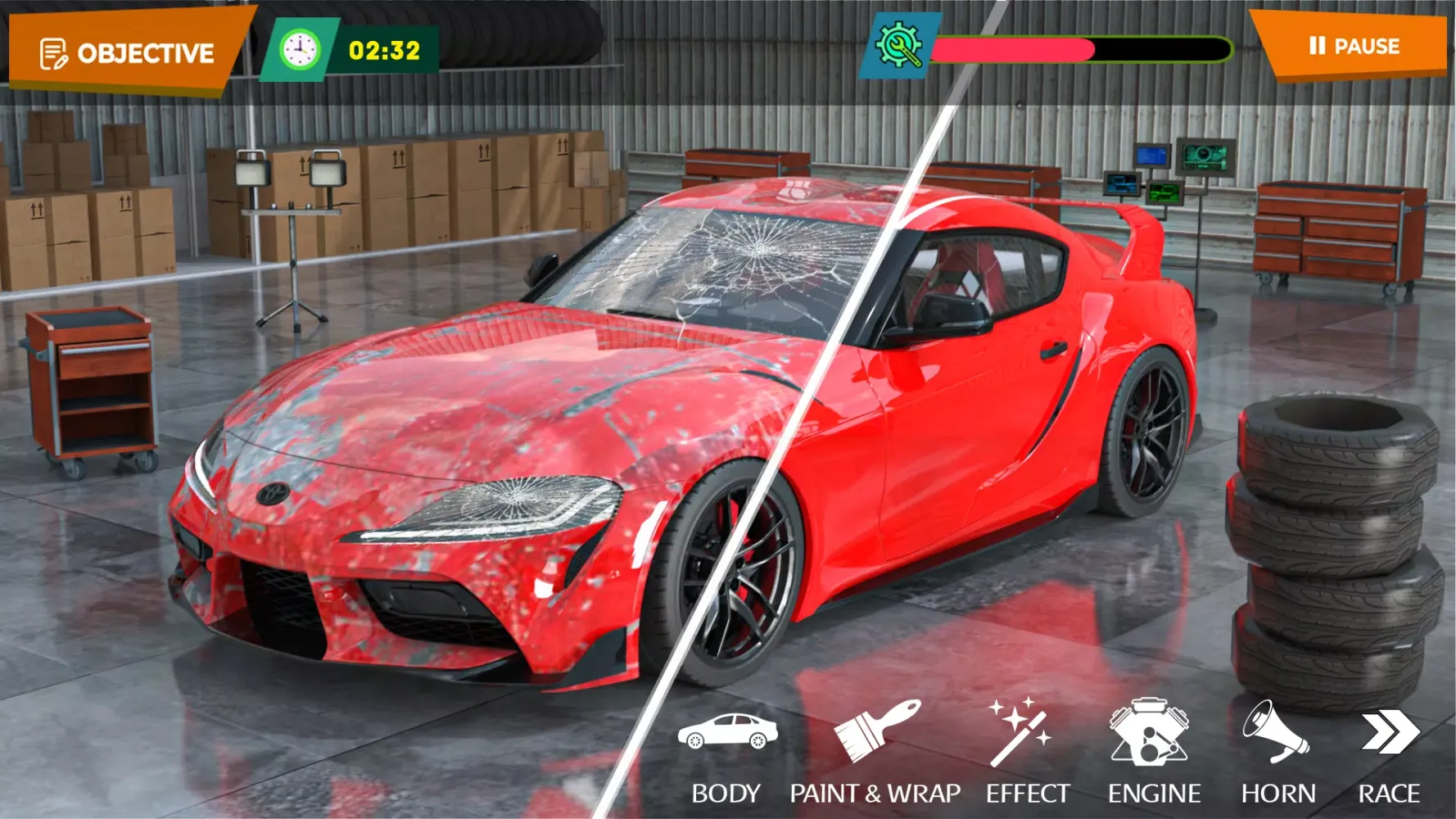Image resolution: width=1456 pixels, height=819 pixels.
Task: Switch to the EFFECT tab
Action: click(x=1026, y=792)
